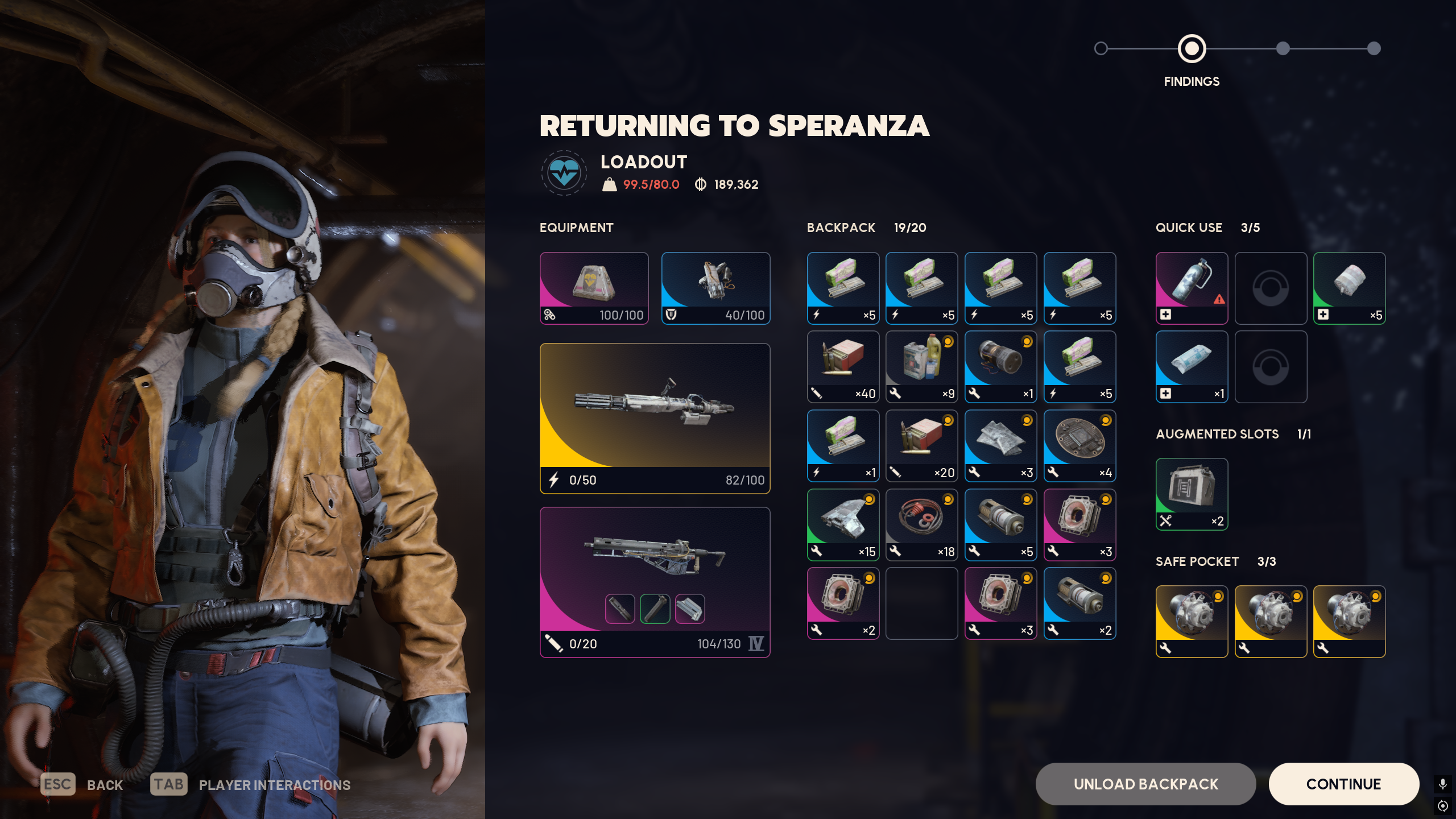The height and width of the screenshot is (819, 1456).
Task: Unload the backpack contents
Action: (1145, 784)
